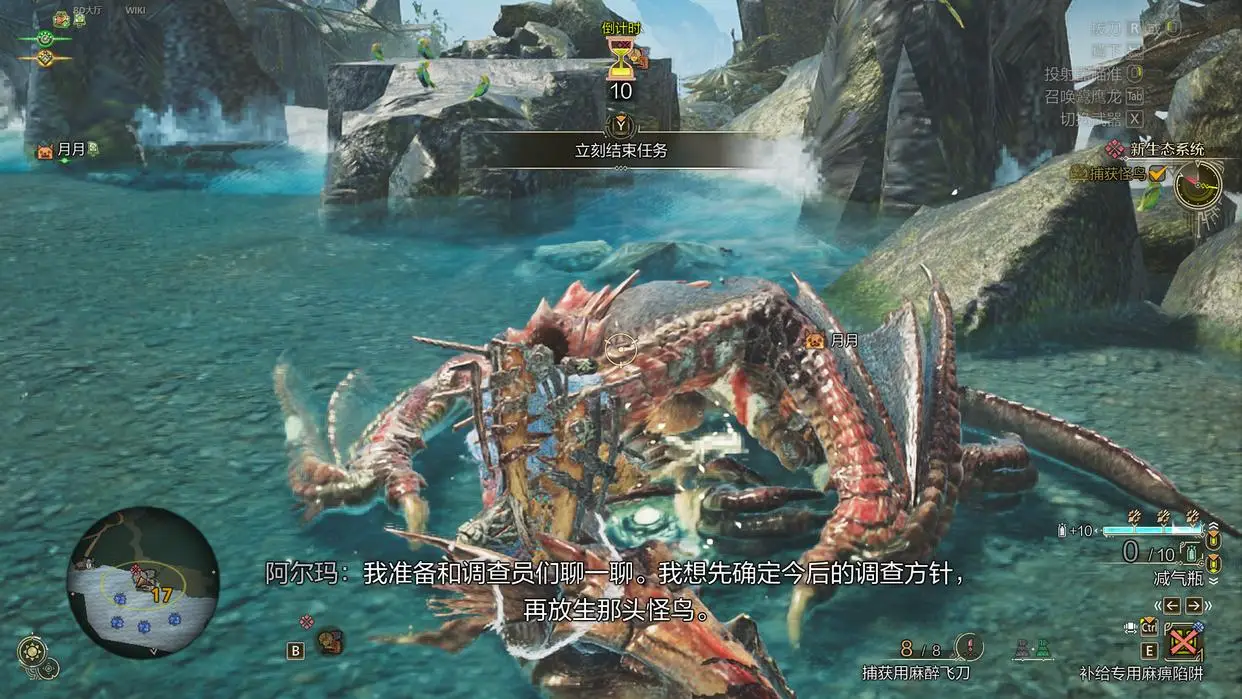Click the yellow weapon status icon

[43, 58]
